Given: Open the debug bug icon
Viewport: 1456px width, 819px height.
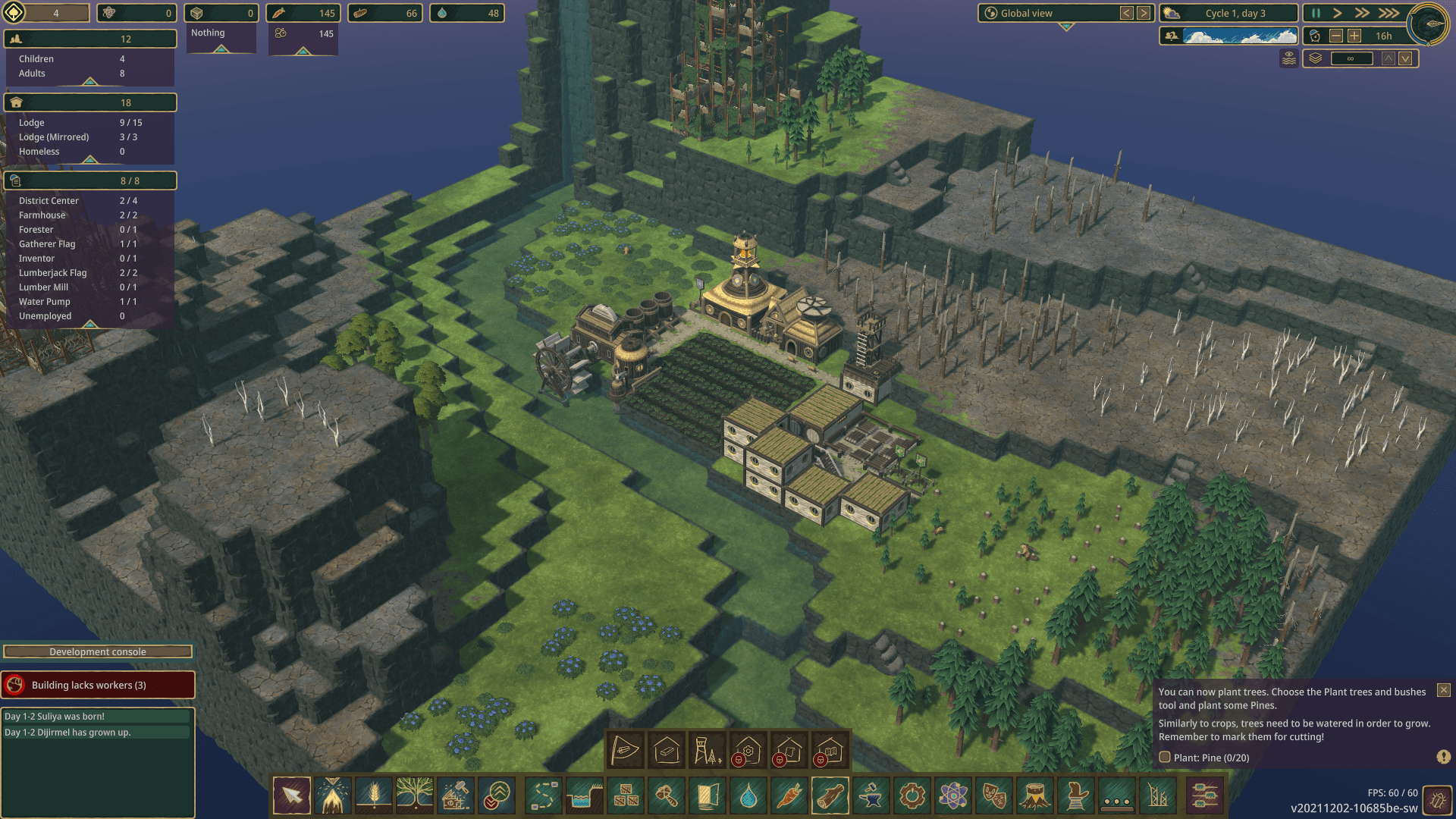Looking at the screenshot, I should coord(1437,799).
